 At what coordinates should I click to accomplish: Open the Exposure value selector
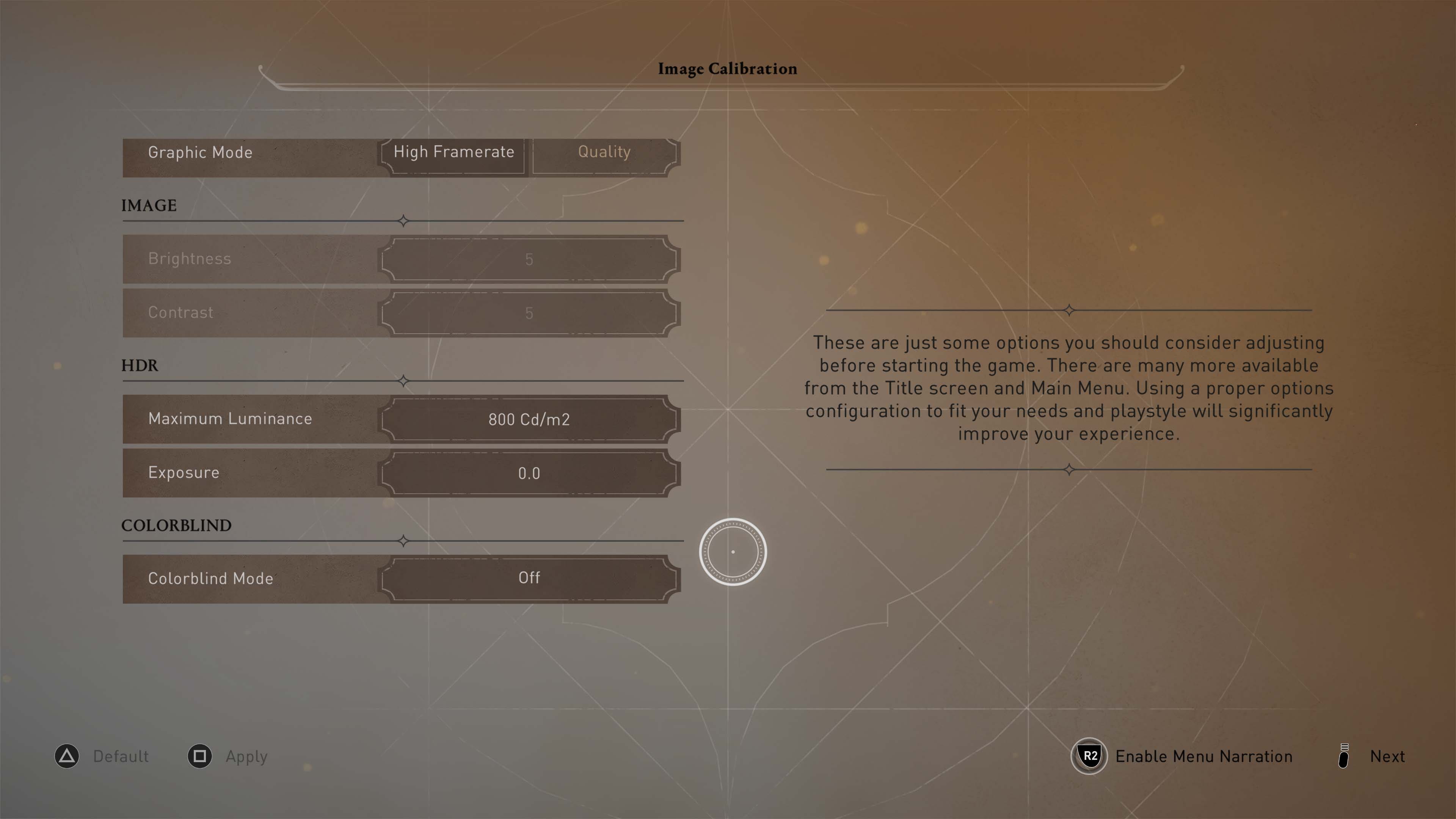[x=529, y=473]
